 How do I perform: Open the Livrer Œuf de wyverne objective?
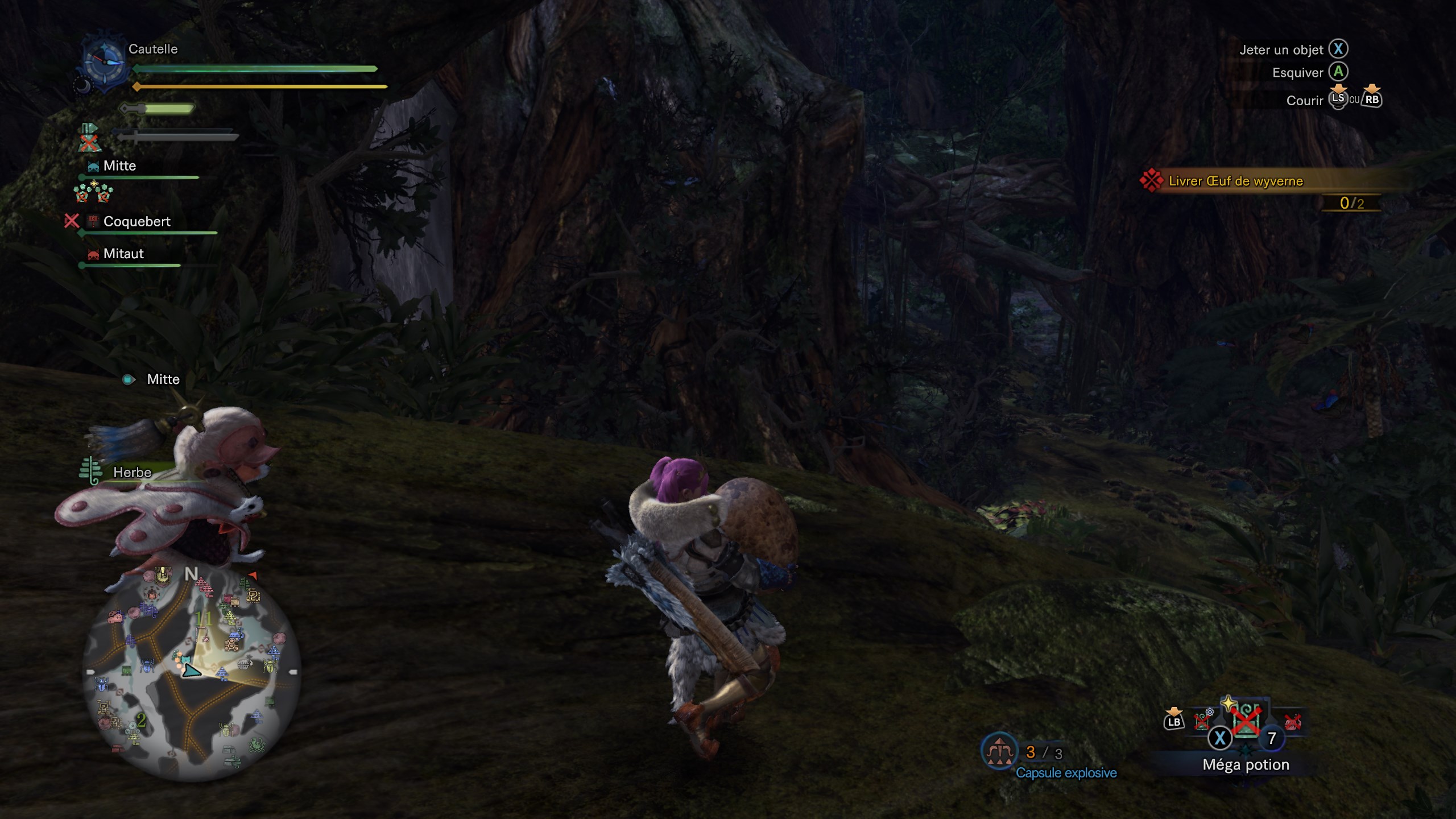(x=1235, y=181)
